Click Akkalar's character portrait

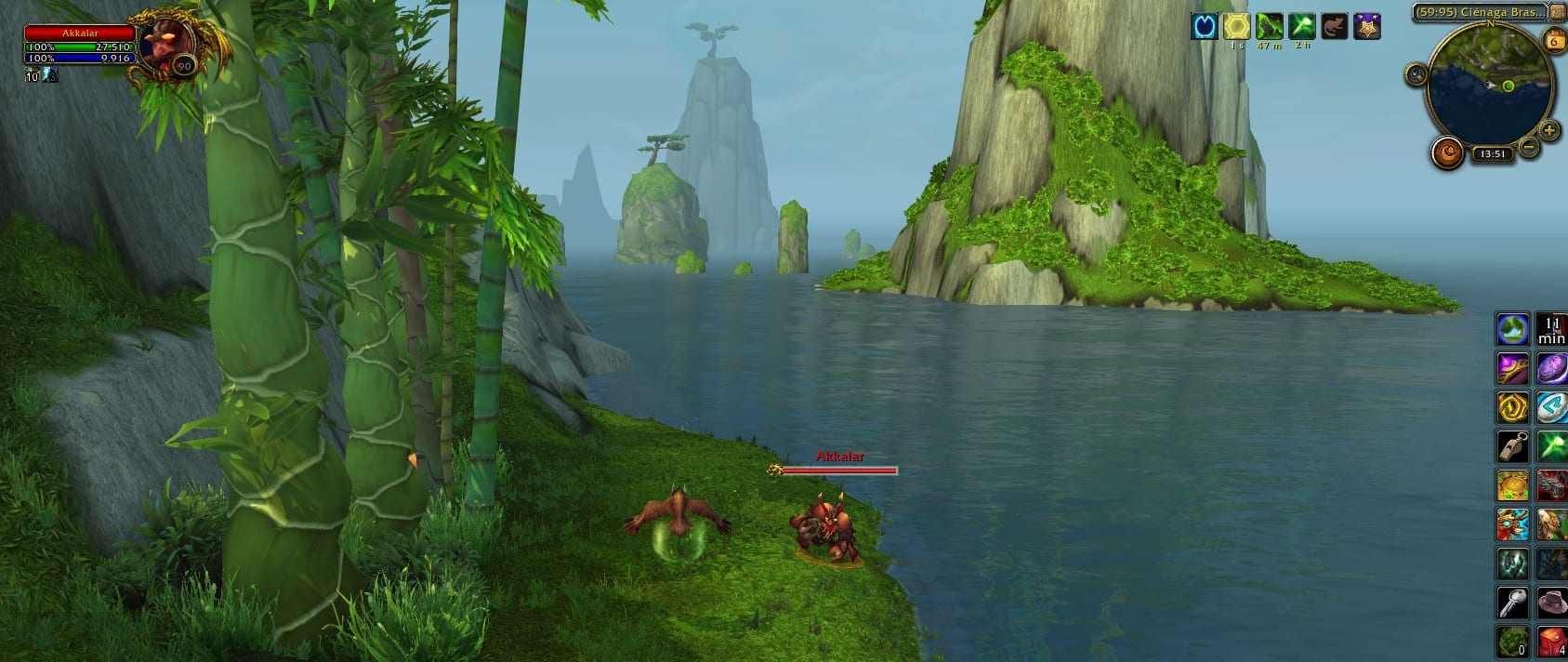pos(168,42)
